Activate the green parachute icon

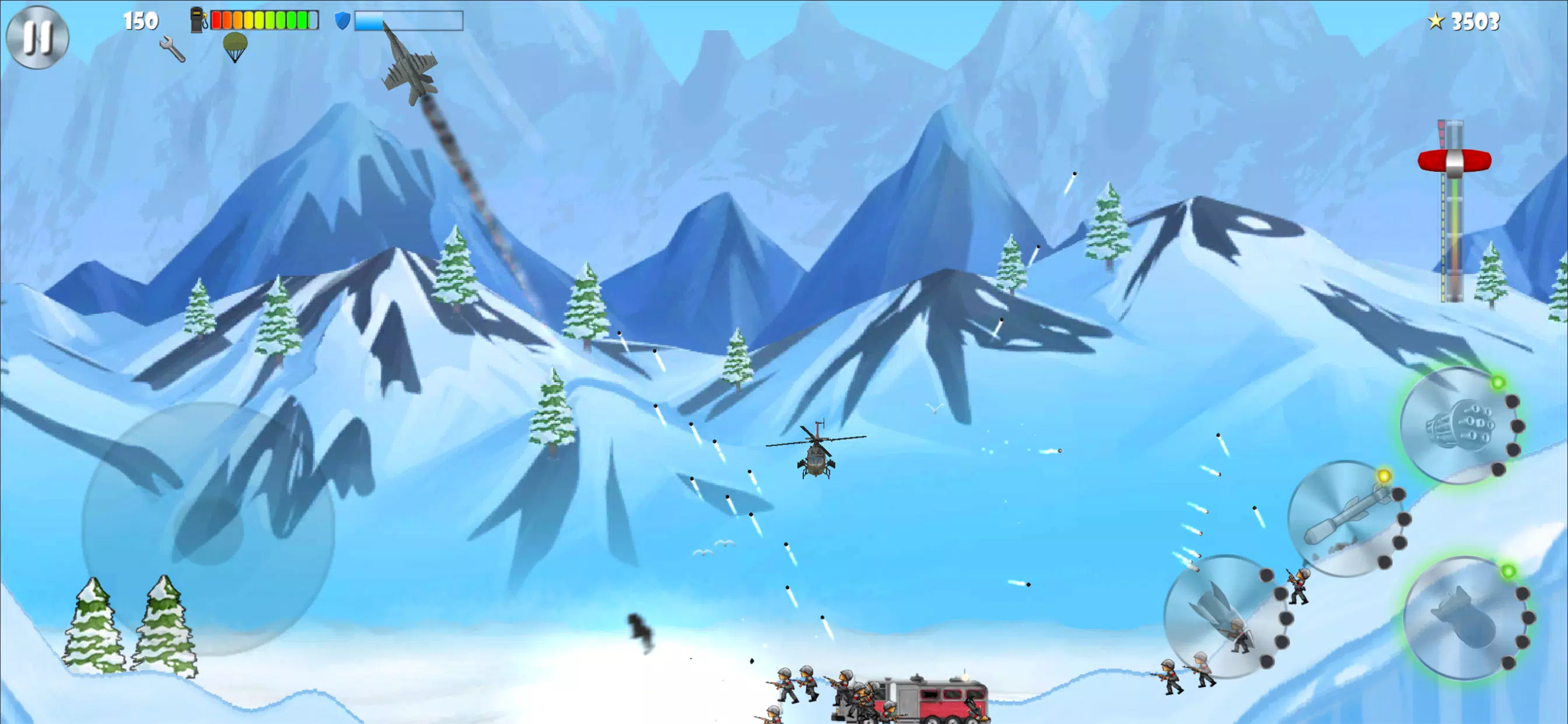pos(235,47)
